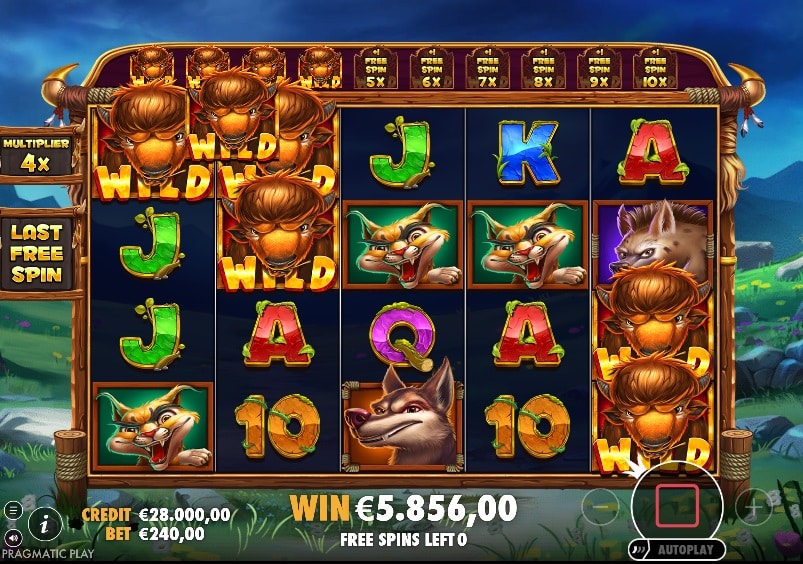Image resolution: width=803 pixels, height=564 pixels.
Task: Decrease the bet with the minus button
Action: 600,507
